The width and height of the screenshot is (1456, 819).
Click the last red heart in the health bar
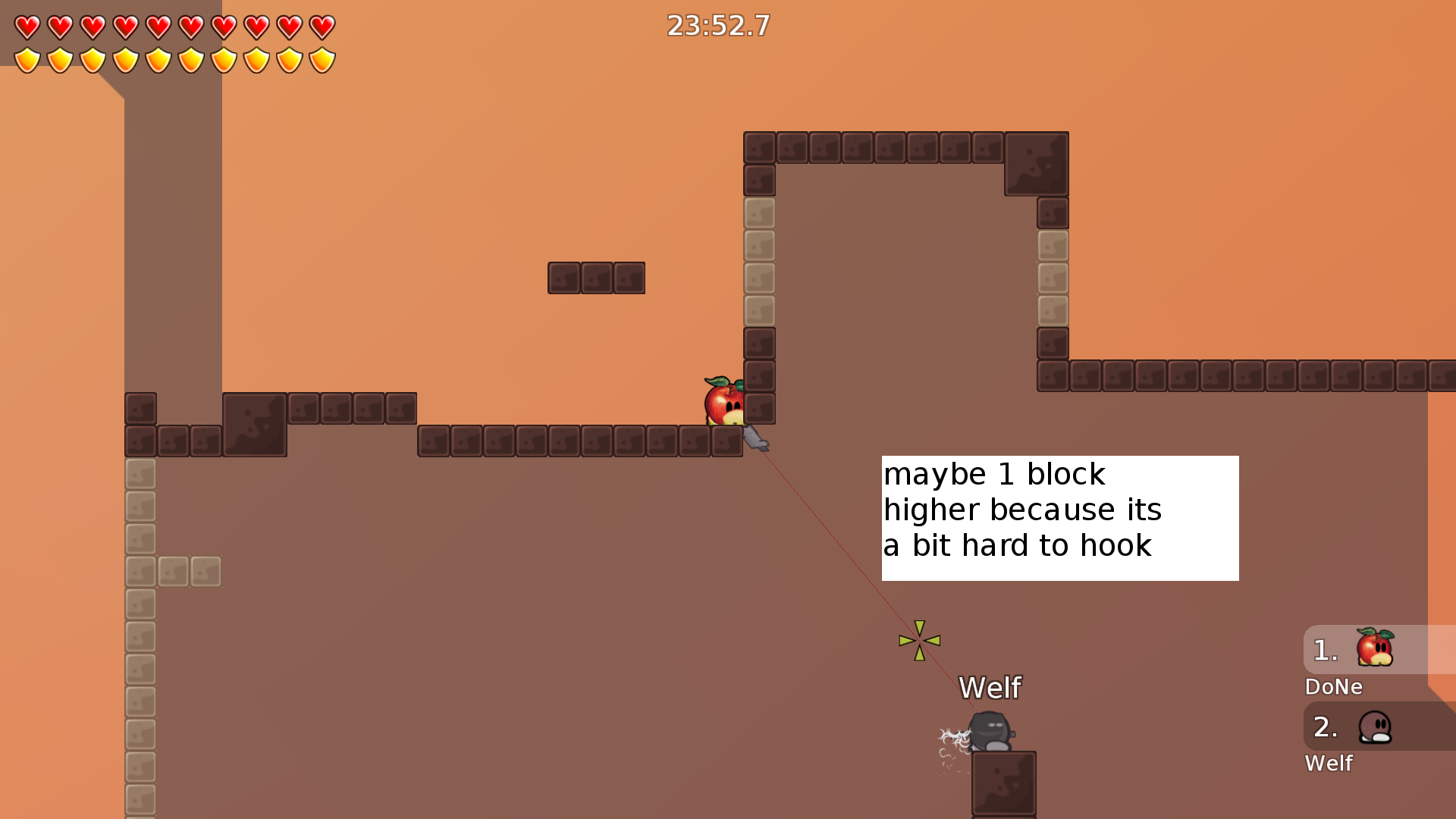(322, 26)
